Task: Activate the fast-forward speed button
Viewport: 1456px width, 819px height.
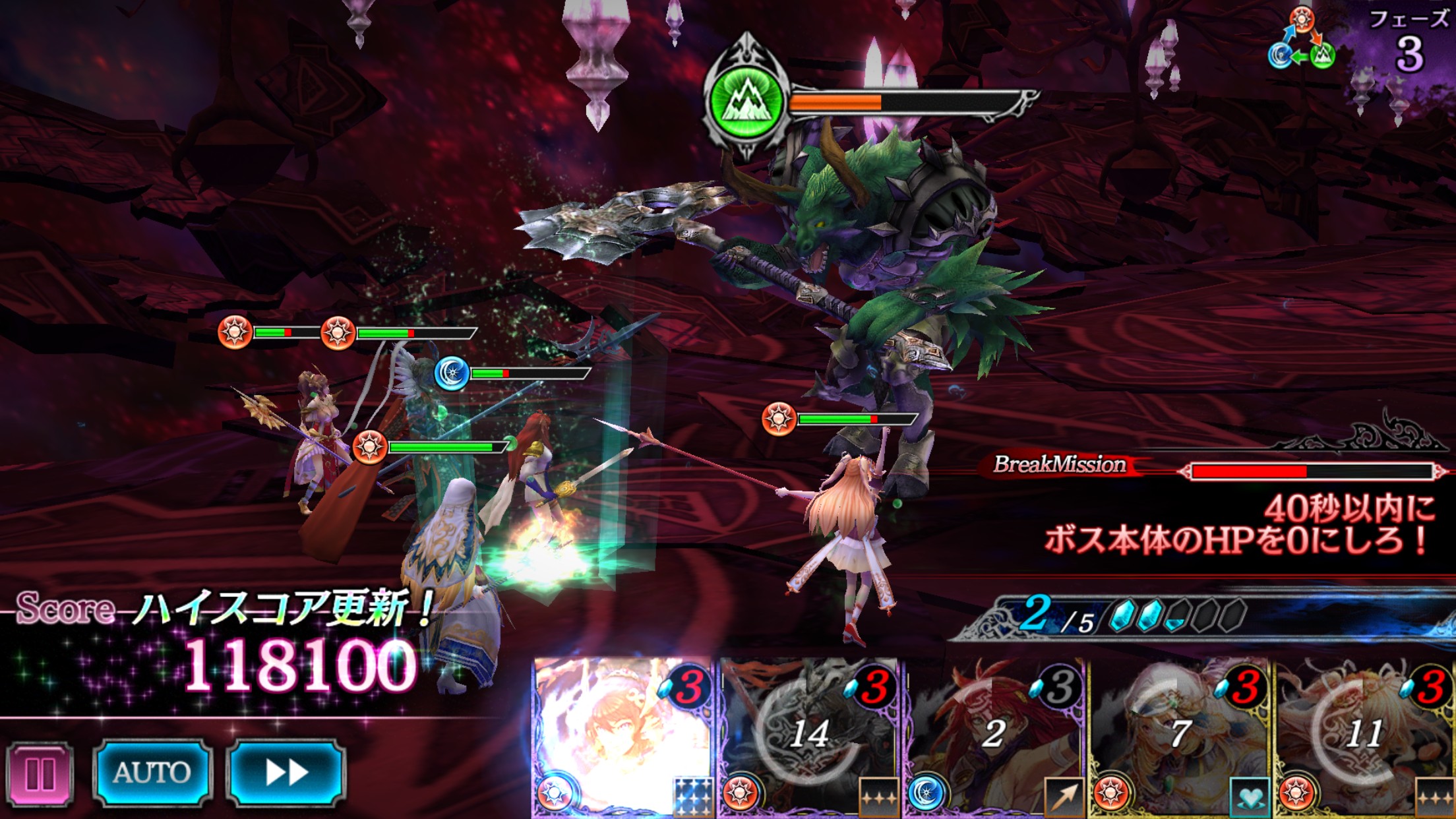Action: pos(286,773)
